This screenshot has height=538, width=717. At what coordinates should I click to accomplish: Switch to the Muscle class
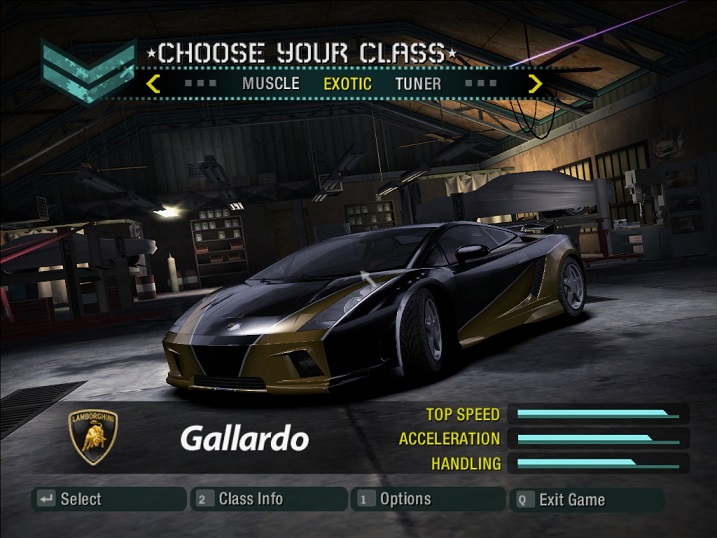(270, 84)
